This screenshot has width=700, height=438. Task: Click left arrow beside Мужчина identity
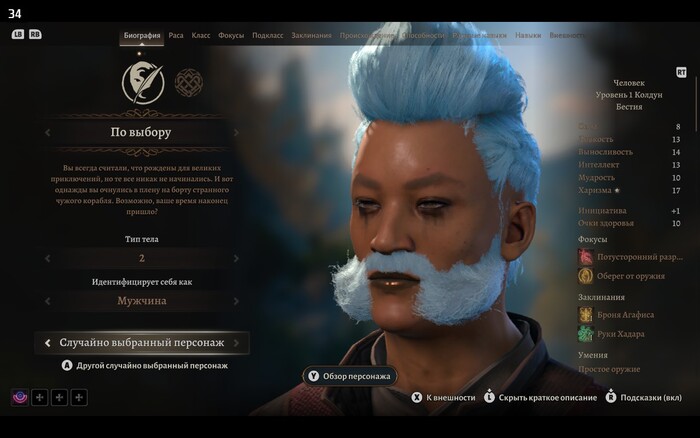point(47,300)
